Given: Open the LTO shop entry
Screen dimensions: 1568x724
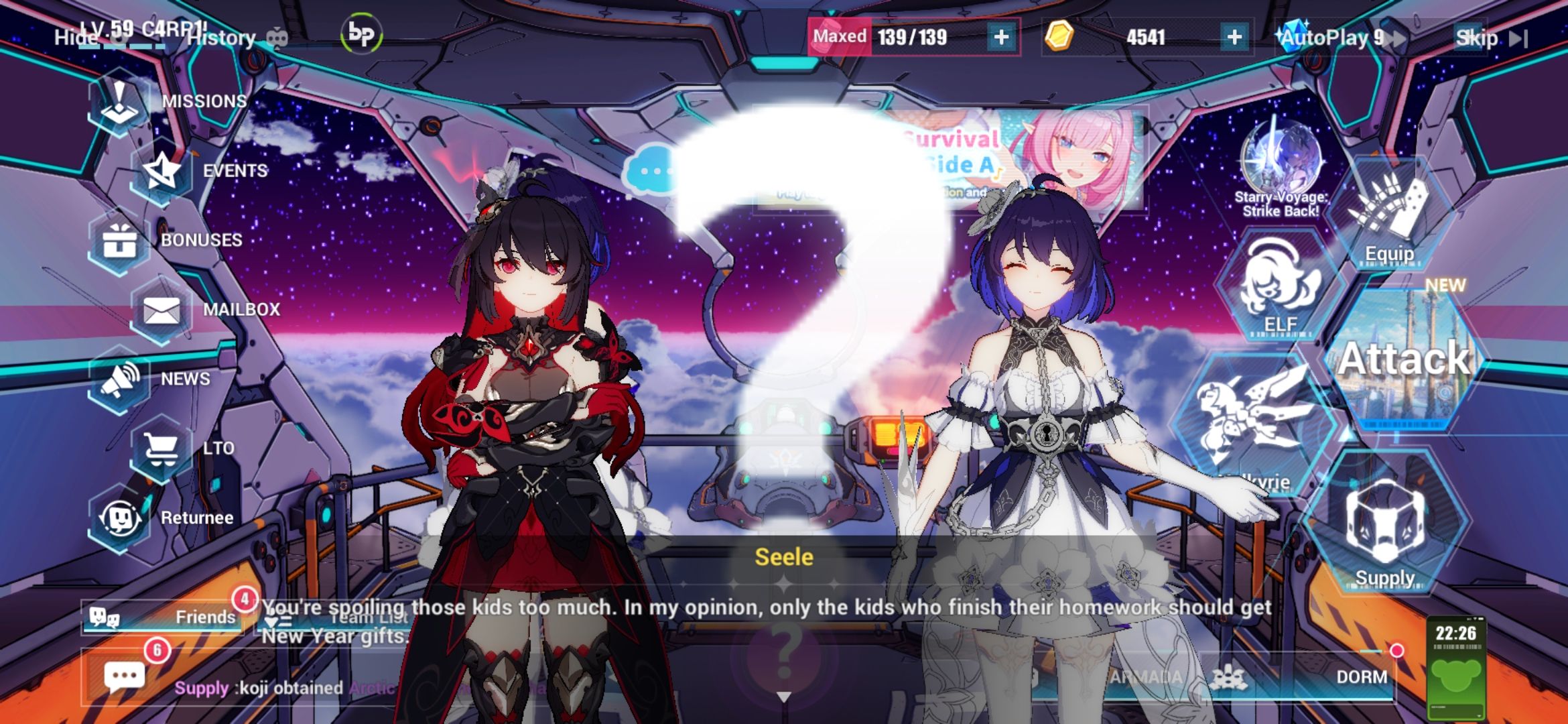Looking at the screenshot, I should tap(161, 448).
